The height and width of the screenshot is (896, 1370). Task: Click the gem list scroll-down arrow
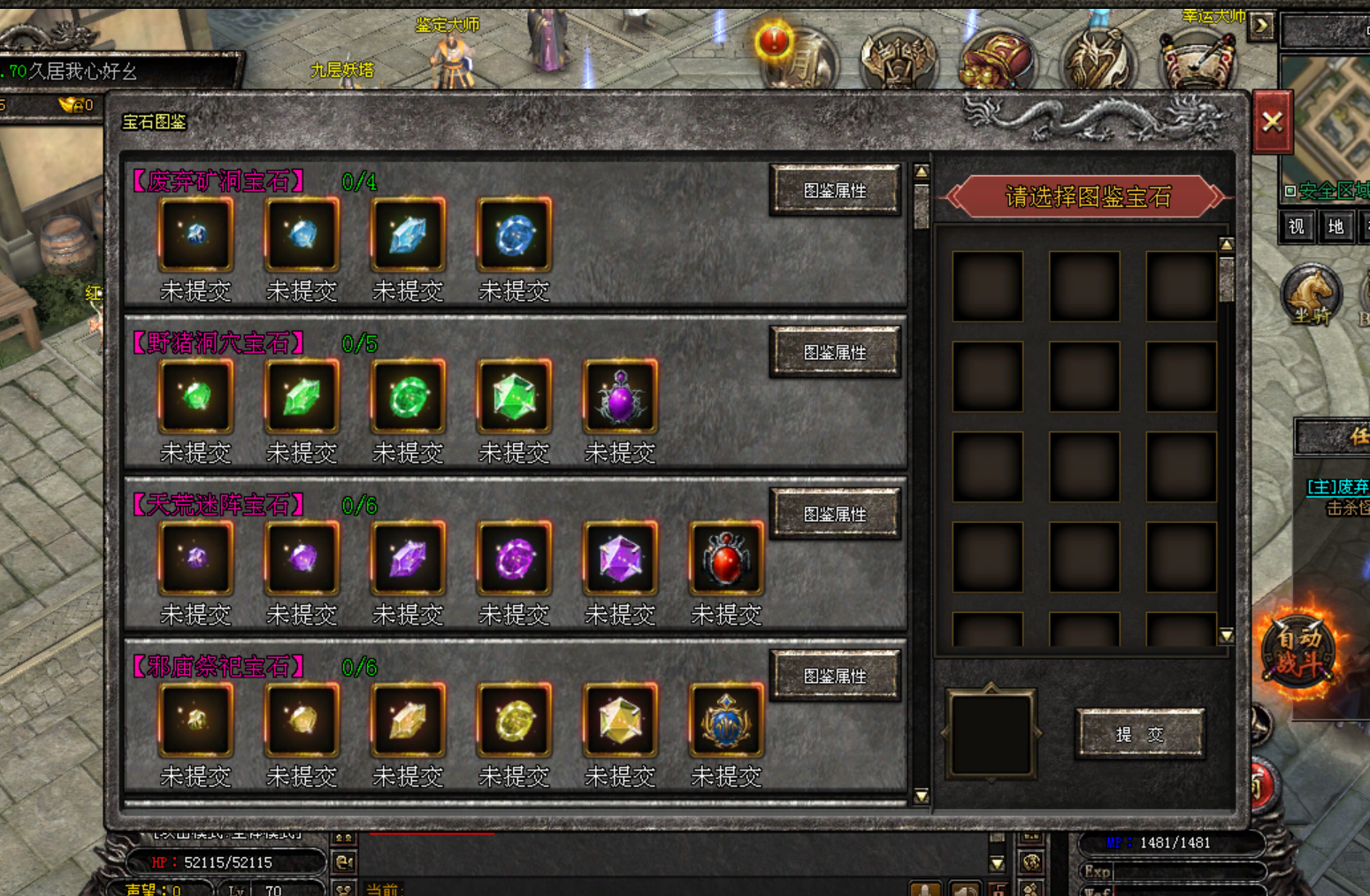point(921,796)
